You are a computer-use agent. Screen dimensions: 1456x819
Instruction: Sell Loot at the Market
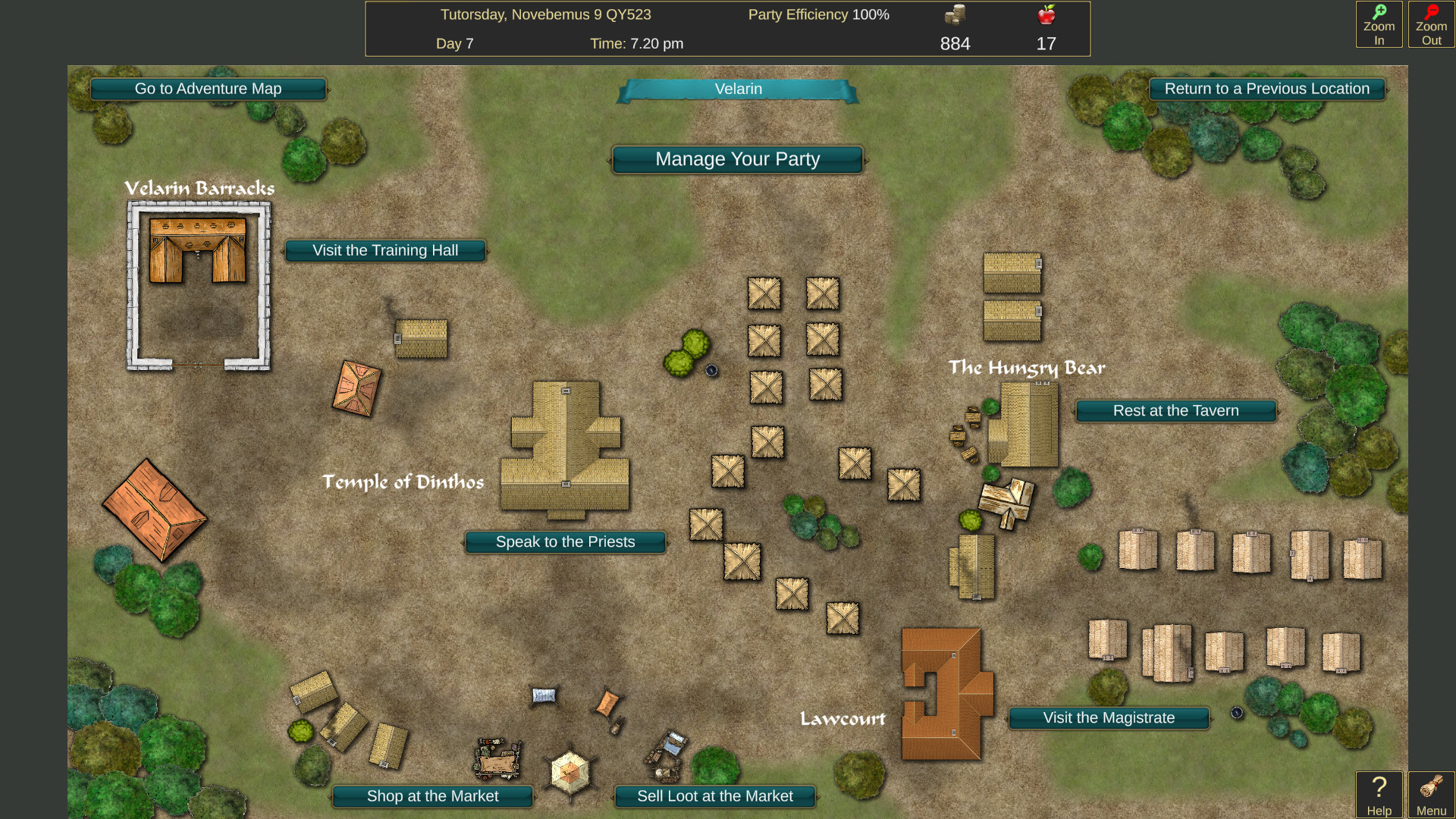tap(714, 796)
